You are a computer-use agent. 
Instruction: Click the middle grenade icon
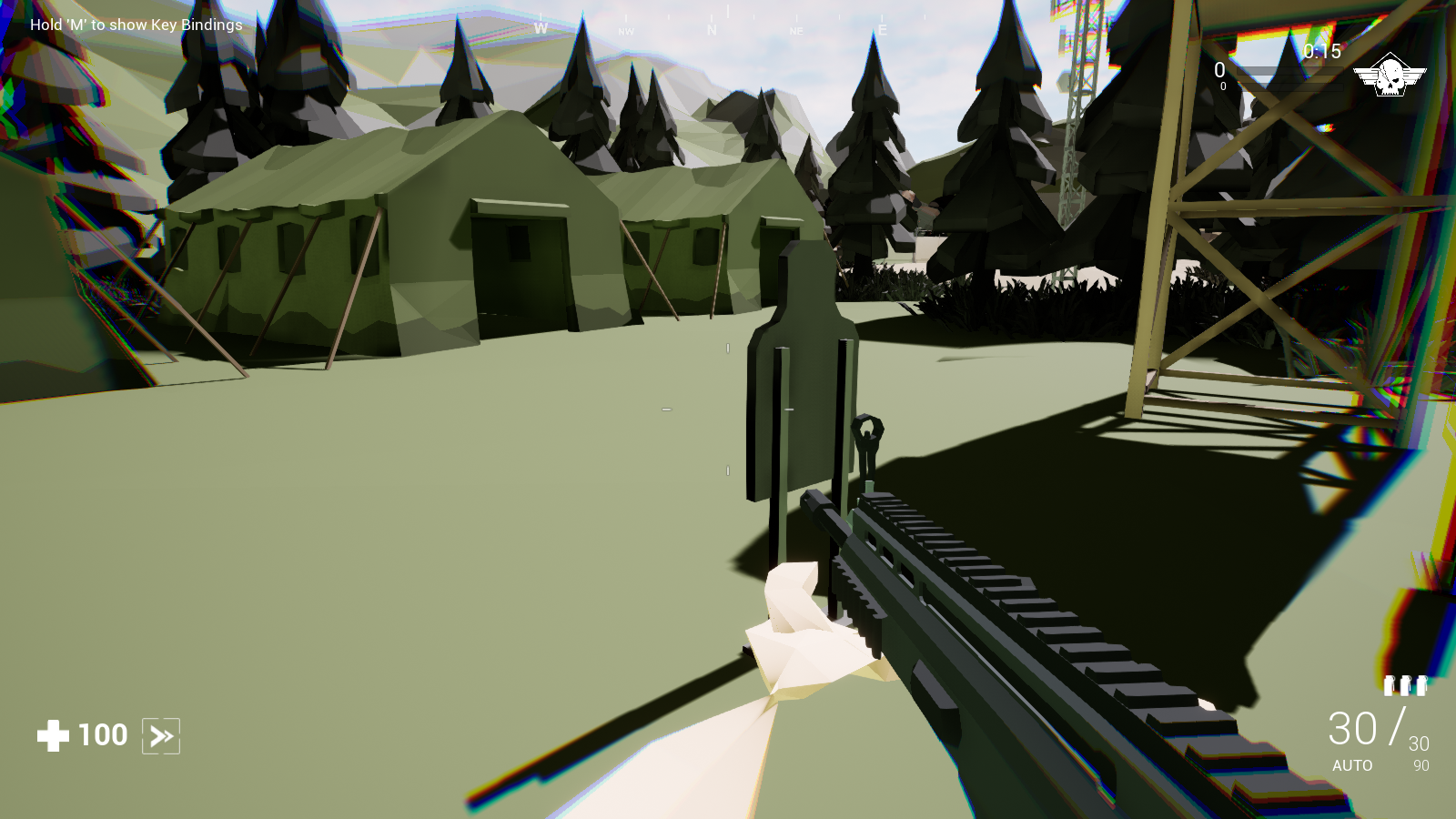click(1407, 684)
